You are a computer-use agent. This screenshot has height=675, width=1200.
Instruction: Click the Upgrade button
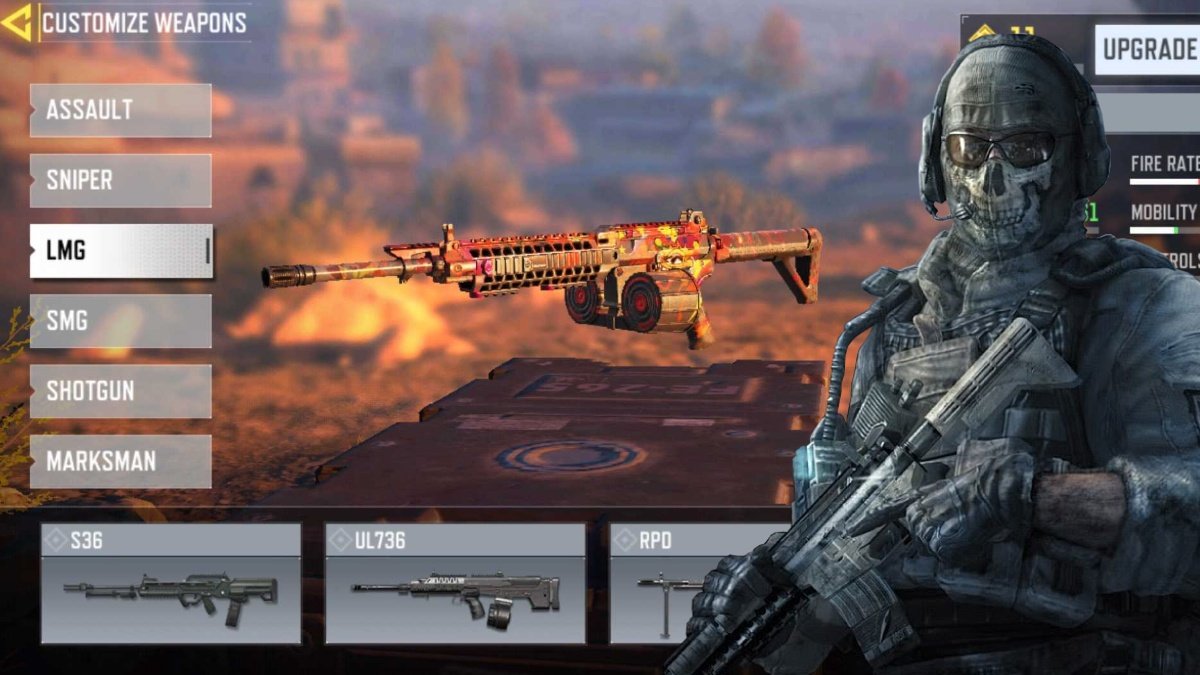coord(1148,49)
